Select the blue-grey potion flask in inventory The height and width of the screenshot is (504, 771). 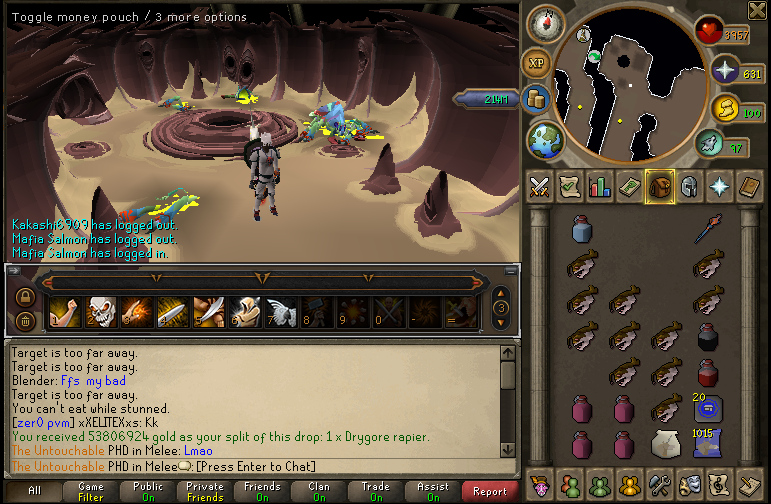(x=582, y=230)
